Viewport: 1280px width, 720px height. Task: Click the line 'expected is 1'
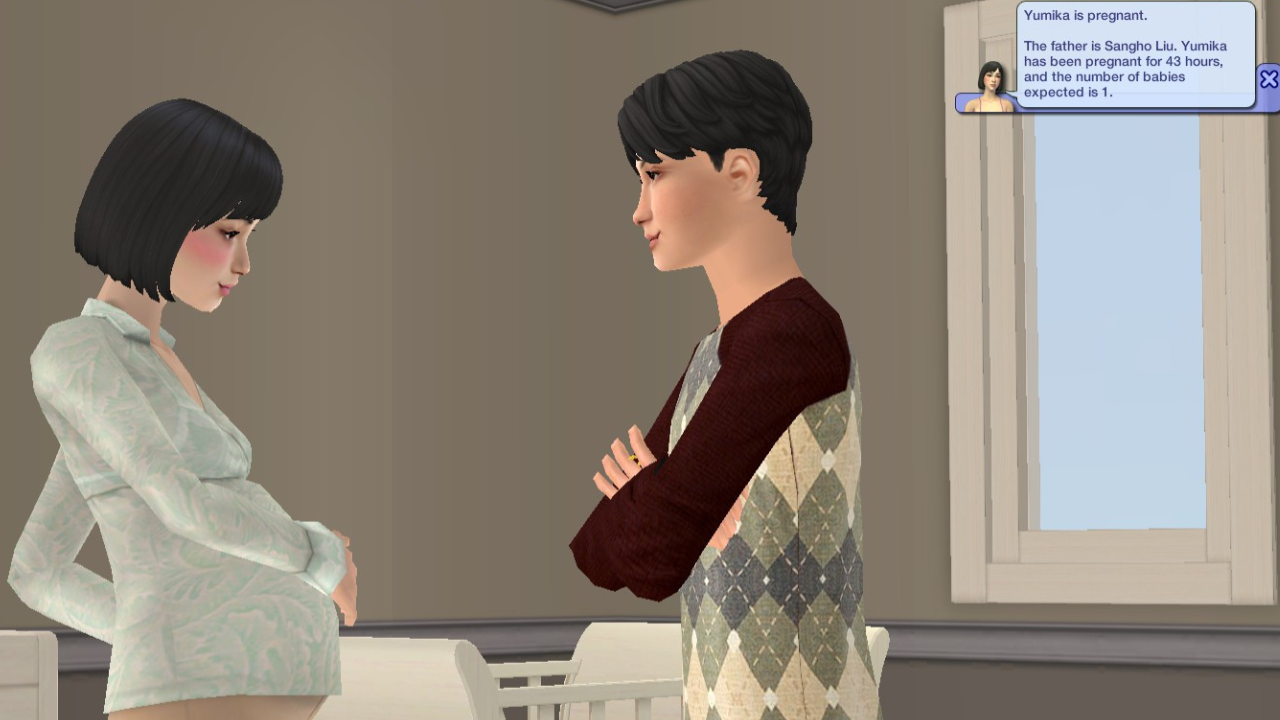coord(1070,92)
